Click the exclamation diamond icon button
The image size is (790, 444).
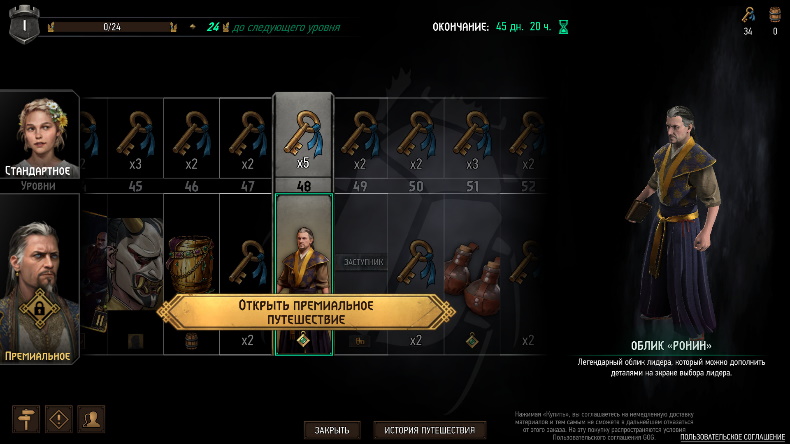point(59,417)
